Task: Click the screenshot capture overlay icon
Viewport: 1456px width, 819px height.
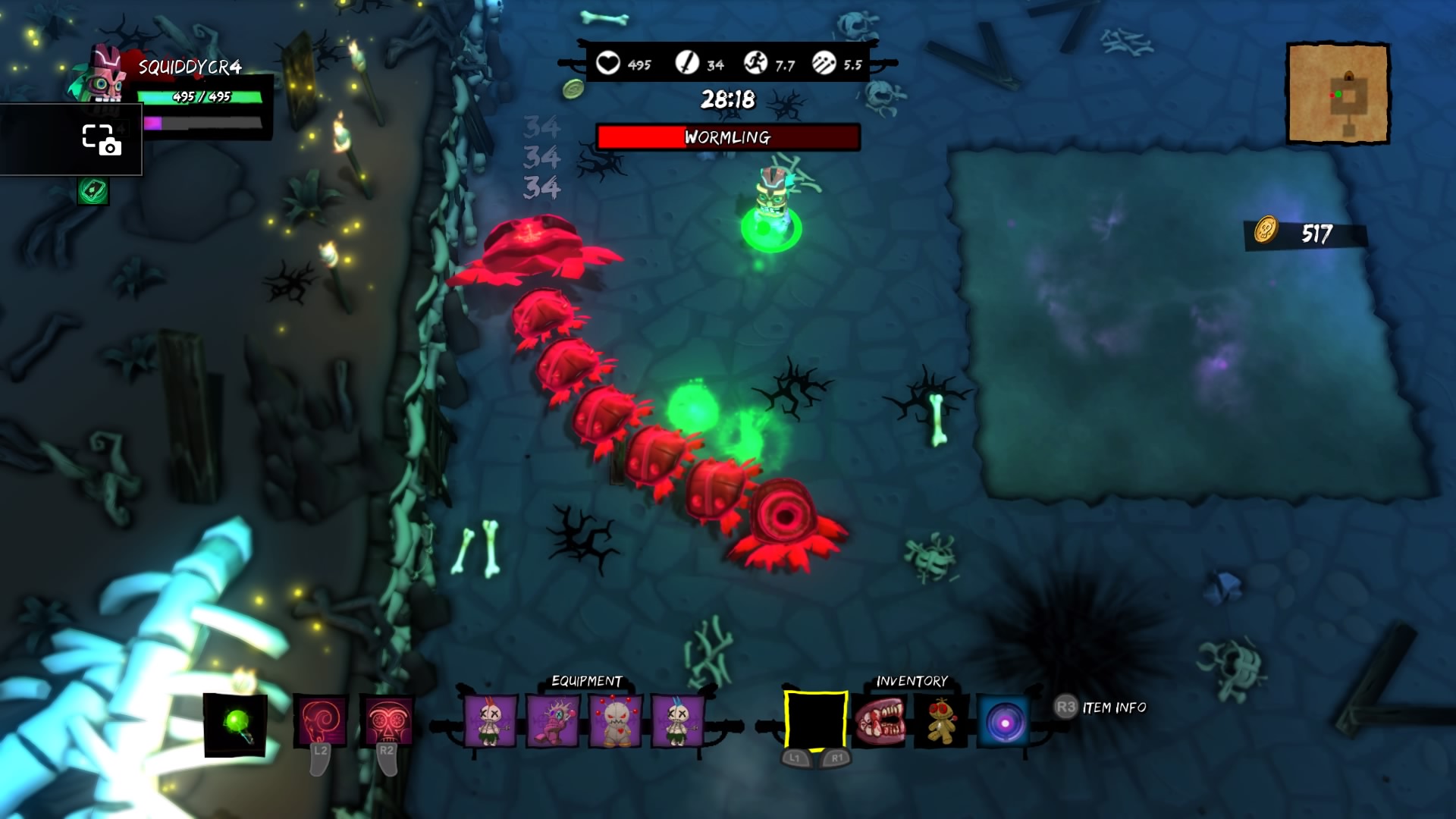Action: tap(100, 140)
